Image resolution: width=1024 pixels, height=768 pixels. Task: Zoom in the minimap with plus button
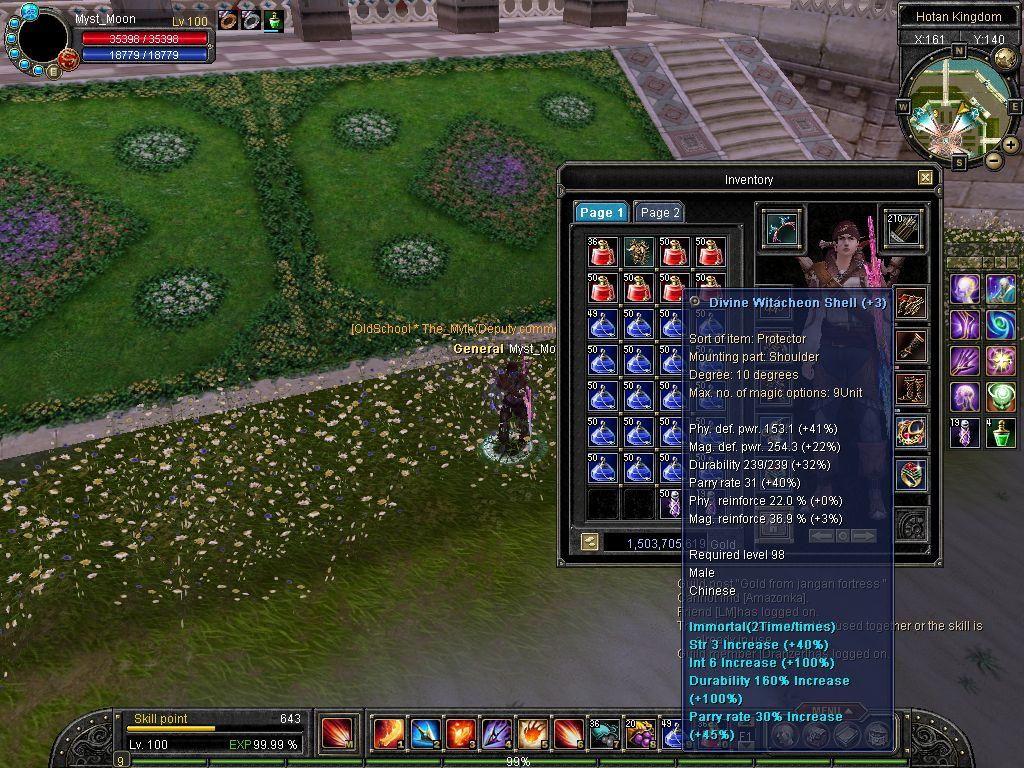pos(1011,145)
